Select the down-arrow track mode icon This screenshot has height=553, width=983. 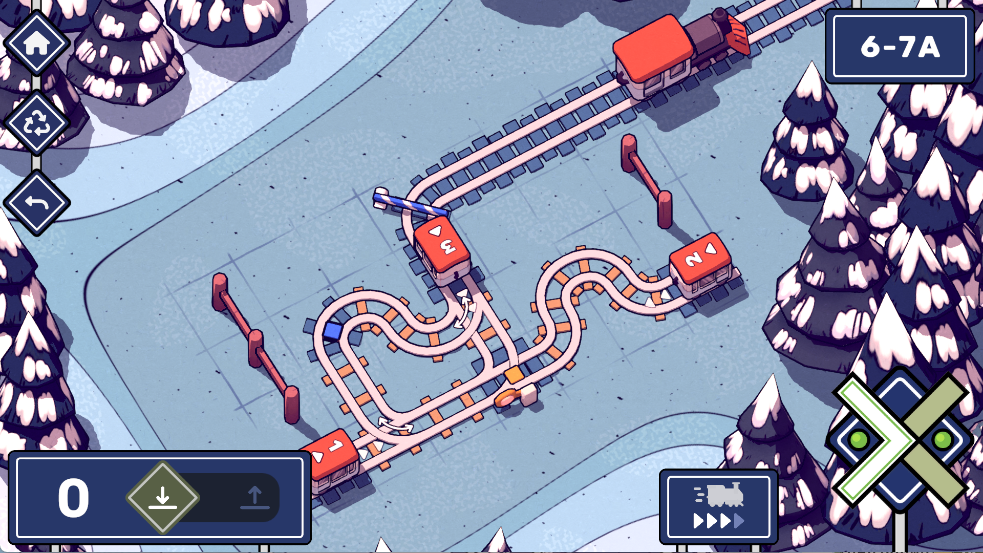163,497
